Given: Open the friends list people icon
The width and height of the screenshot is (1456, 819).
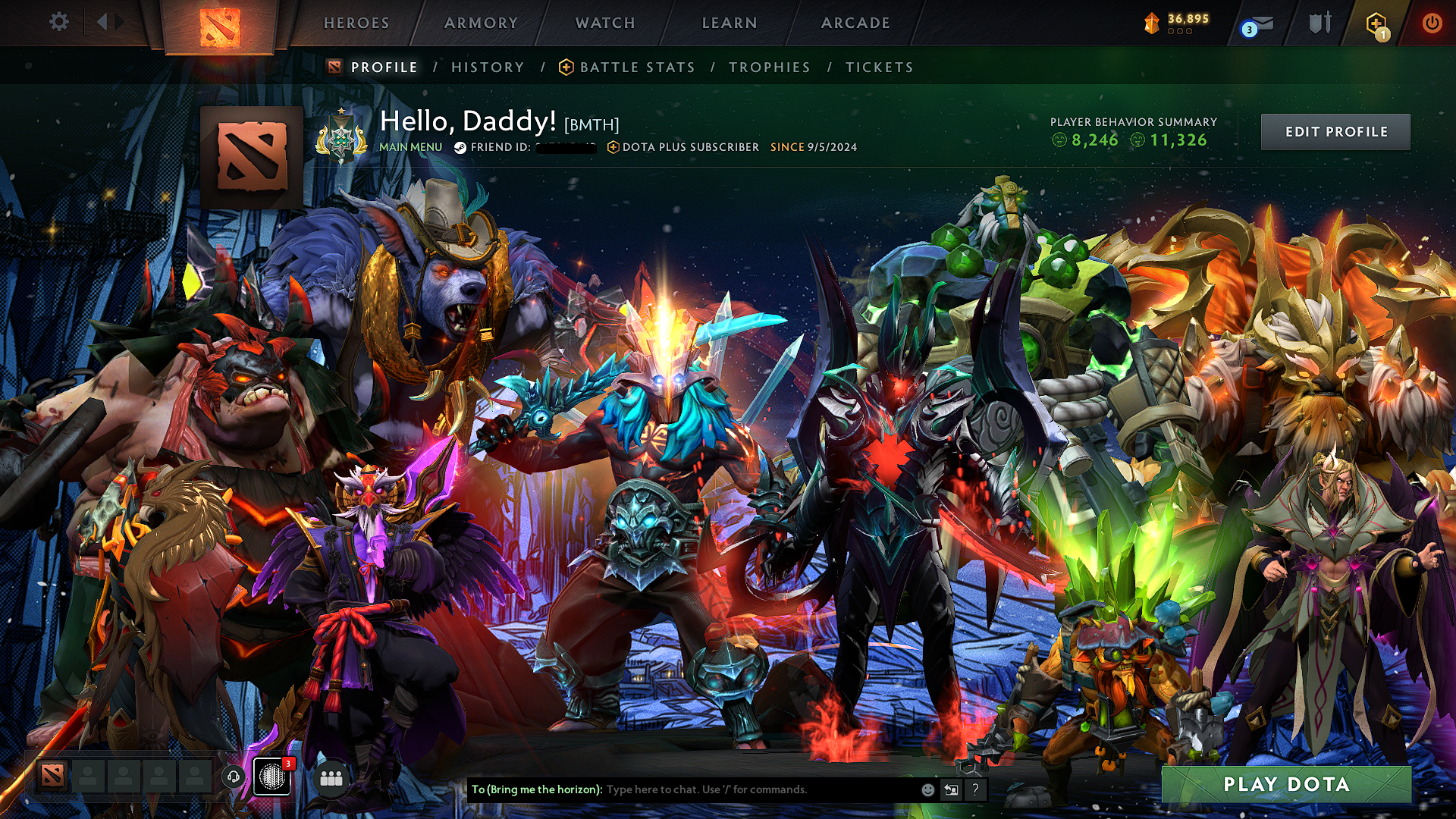Looking at the screenshot, I should [331, 777].
